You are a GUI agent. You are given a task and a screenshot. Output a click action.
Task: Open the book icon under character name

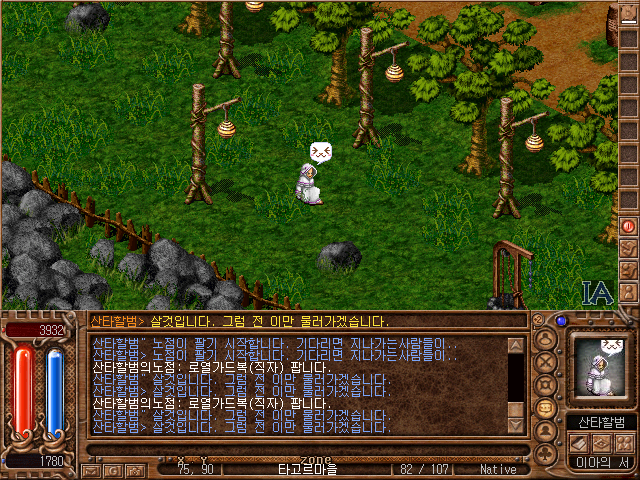point(579,442)
